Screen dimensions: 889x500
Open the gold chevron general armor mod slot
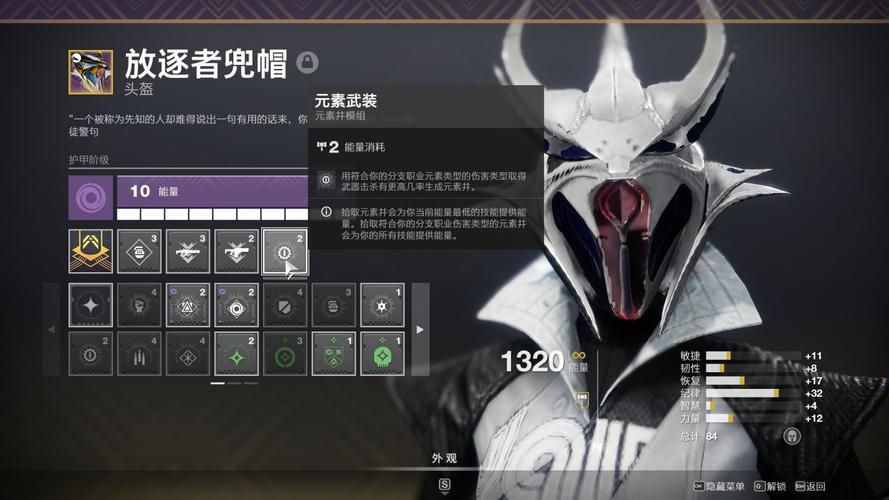point(90,252)
